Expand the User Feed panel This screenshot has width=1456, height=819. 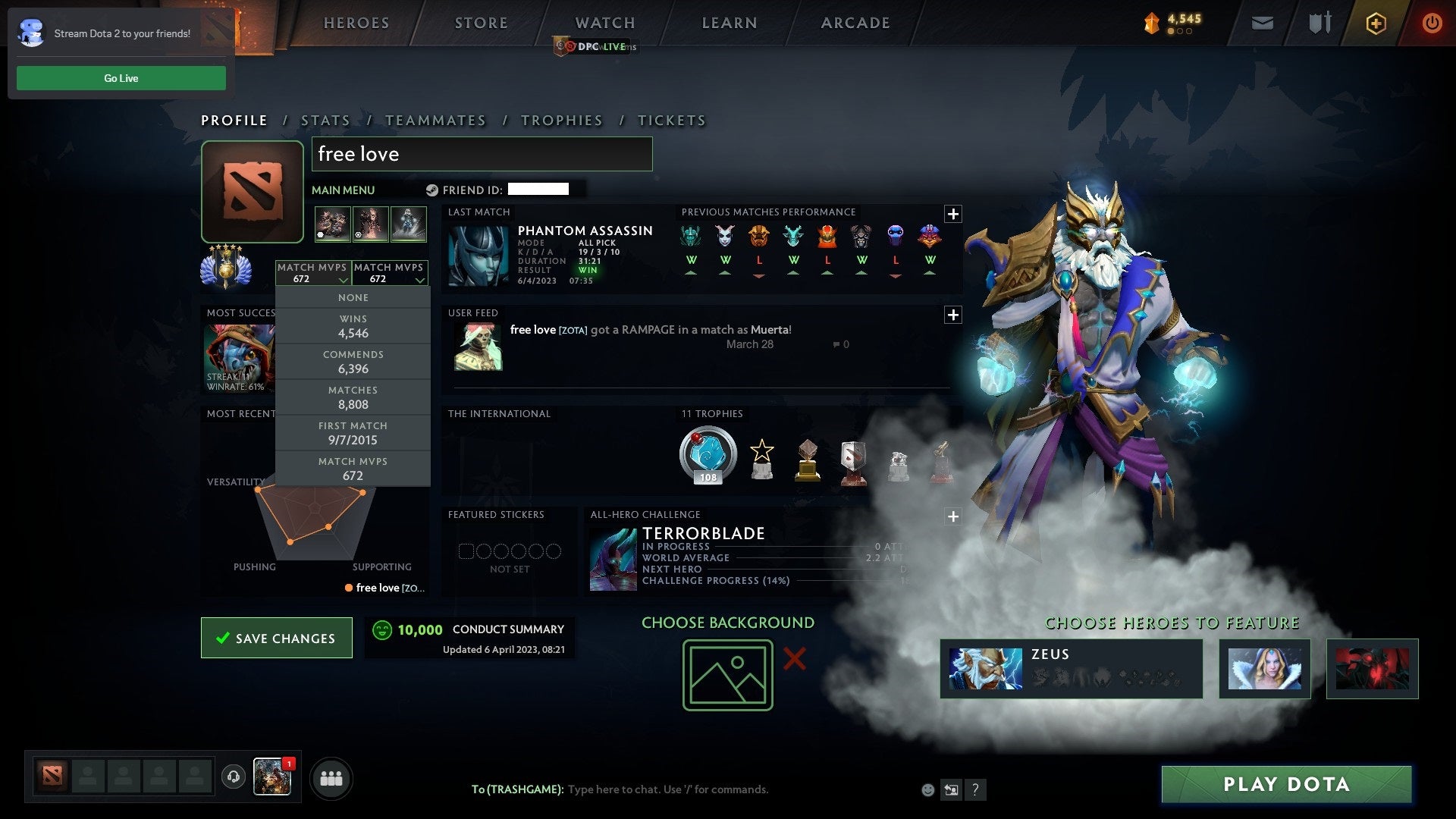(x=953, y=314)
